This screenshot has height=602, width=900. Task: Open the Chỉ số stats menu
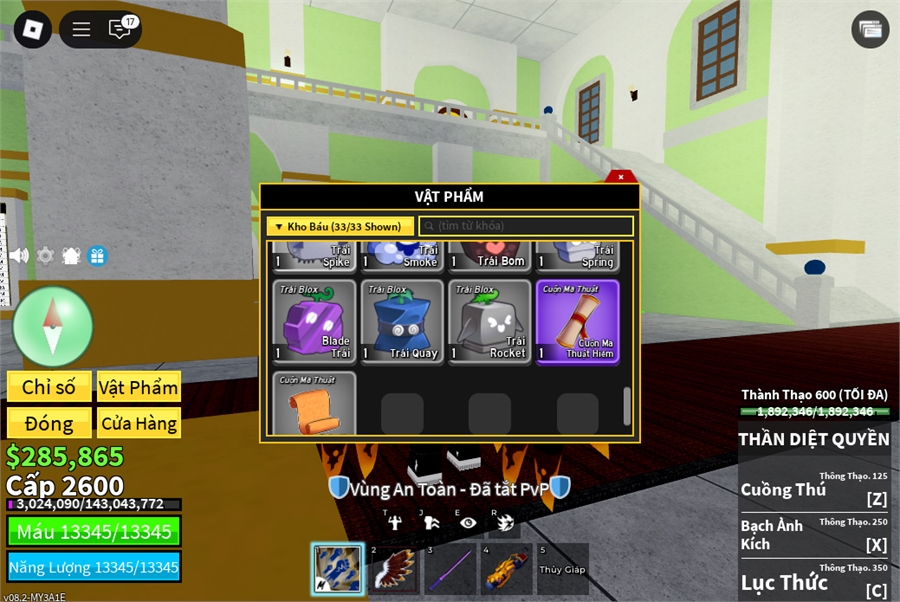(49, 387)
